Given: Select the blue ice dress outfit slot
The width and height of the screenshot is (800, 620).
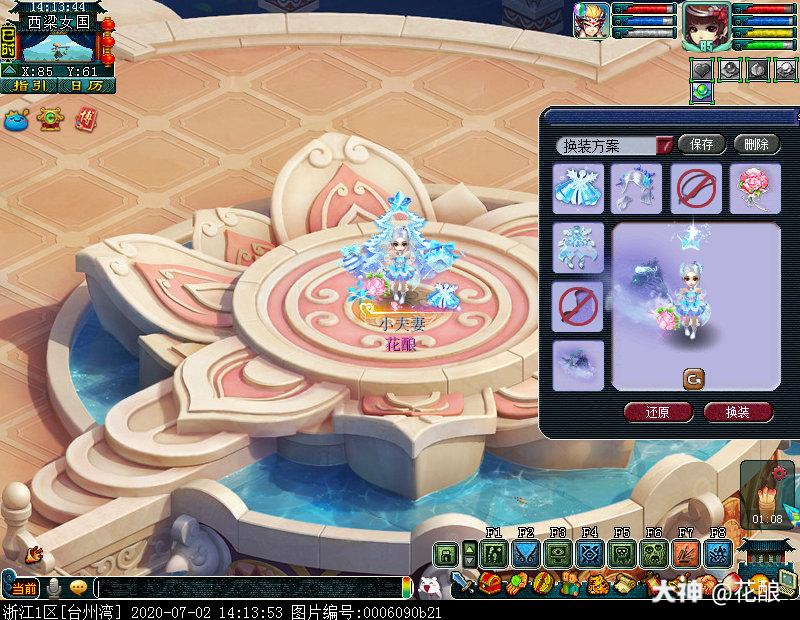Looking at the screenshot, I should click(x=578, y=188).
